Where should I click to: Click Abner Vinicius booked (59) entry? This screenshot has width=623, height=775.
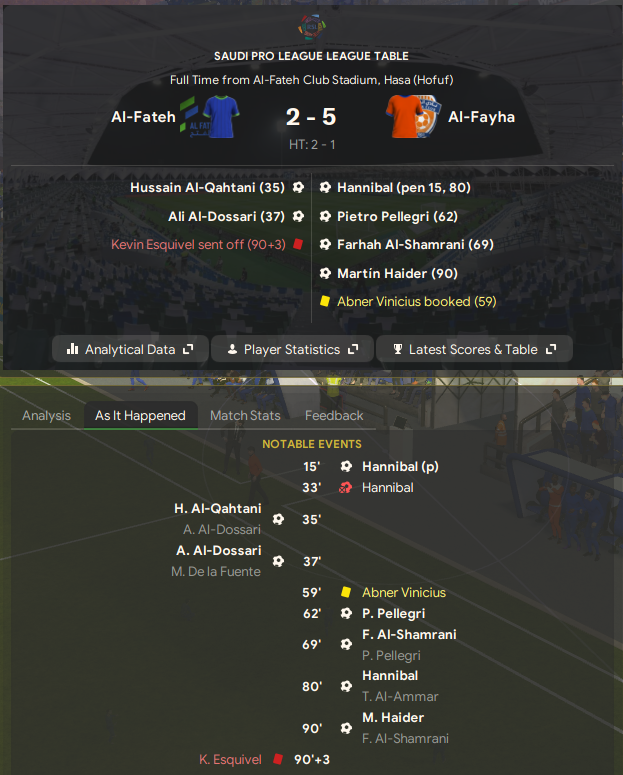[x=416, y=301]
